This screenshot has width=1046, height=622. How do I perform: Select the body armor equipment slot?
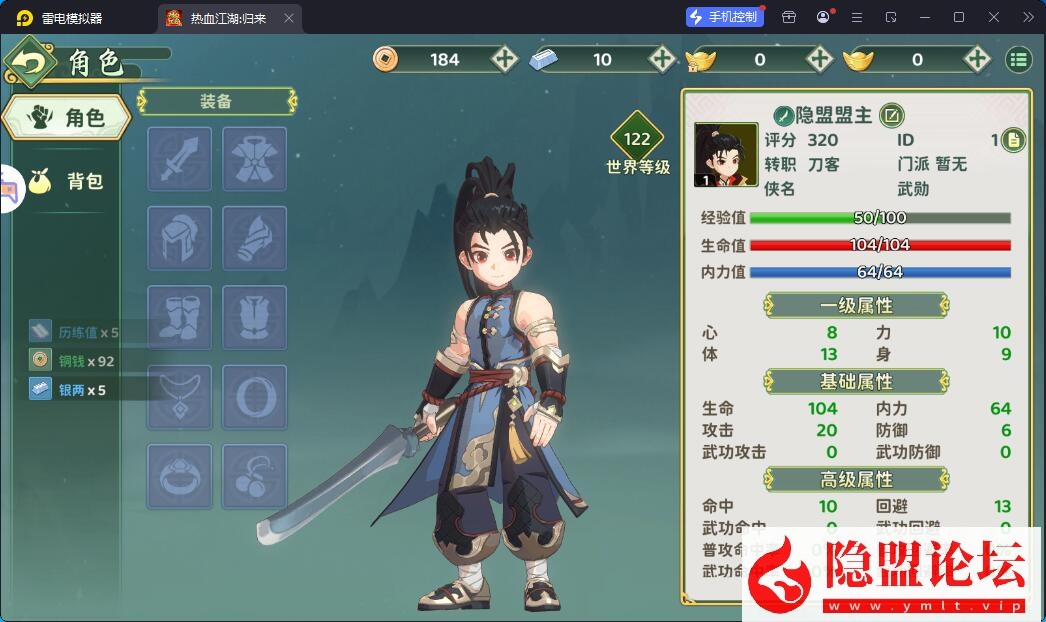(x=254, y=159)
